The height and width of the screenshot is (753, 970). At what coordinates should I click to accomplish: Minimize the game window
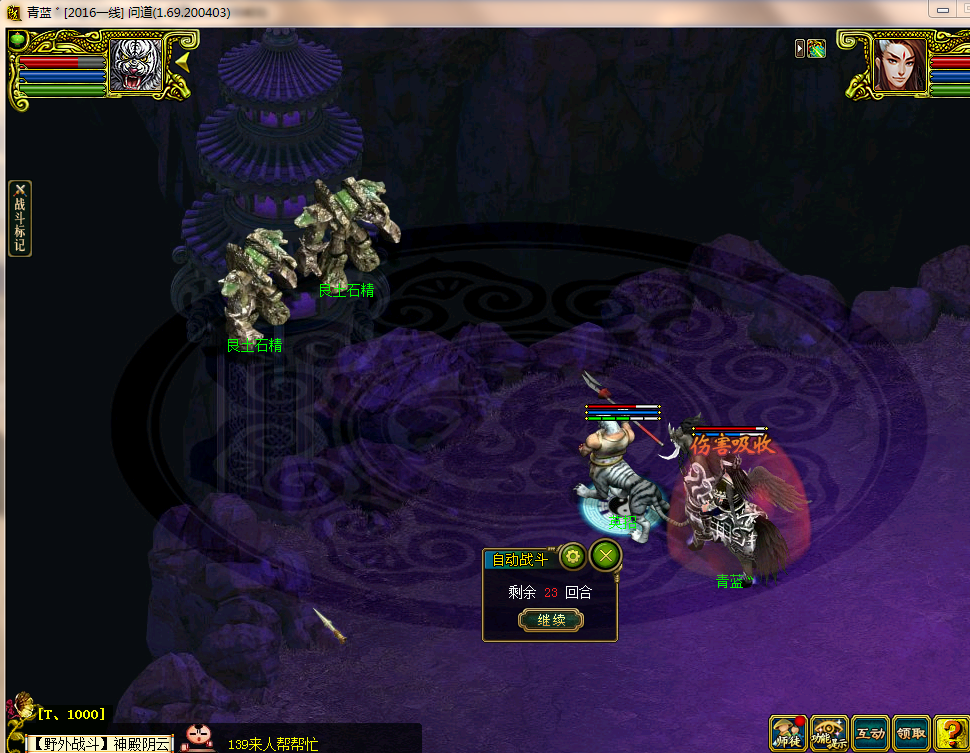[943, 10]
